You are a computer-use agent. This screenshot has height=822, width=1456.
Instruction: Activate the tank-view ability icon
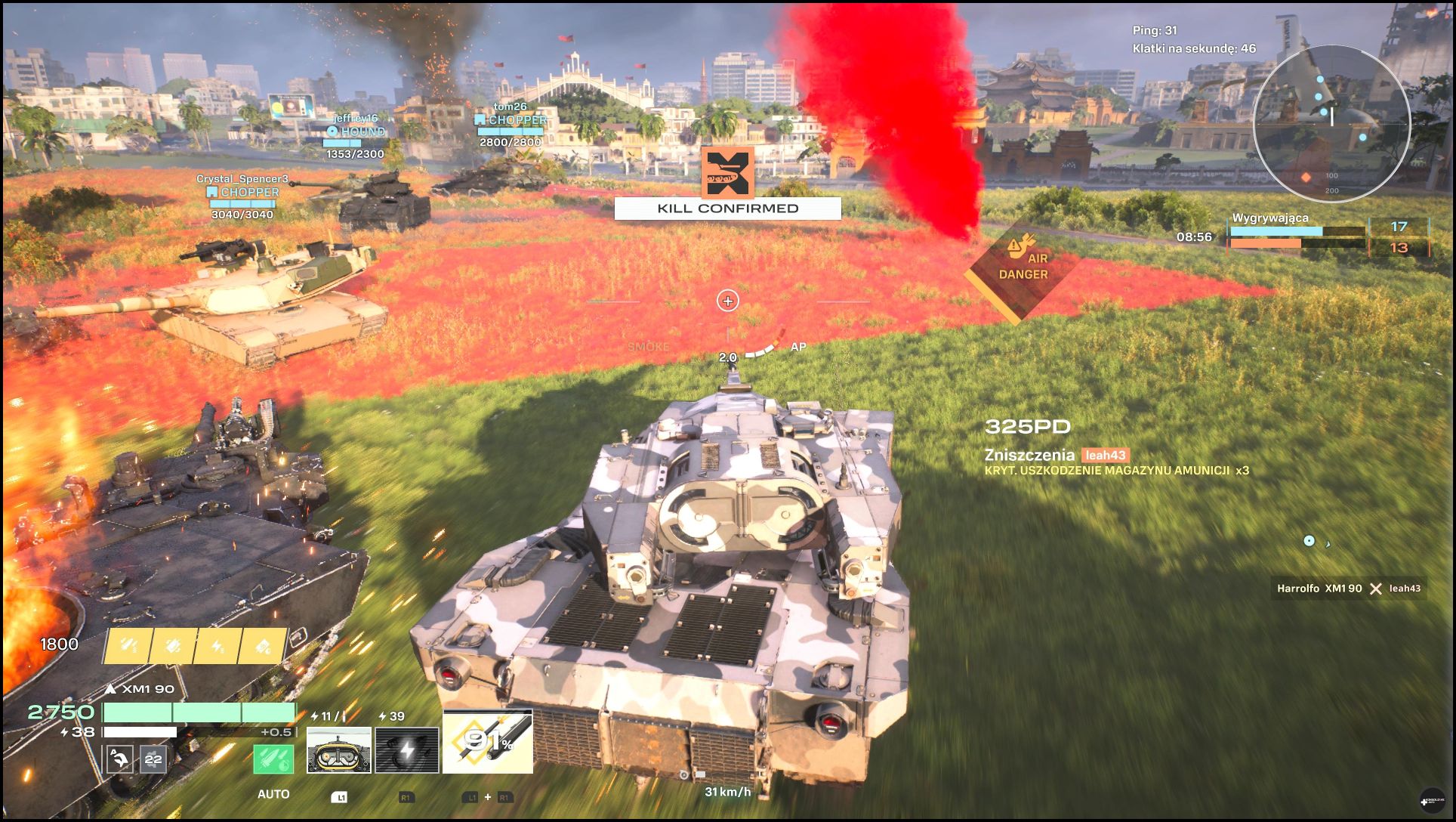(339, 749)
